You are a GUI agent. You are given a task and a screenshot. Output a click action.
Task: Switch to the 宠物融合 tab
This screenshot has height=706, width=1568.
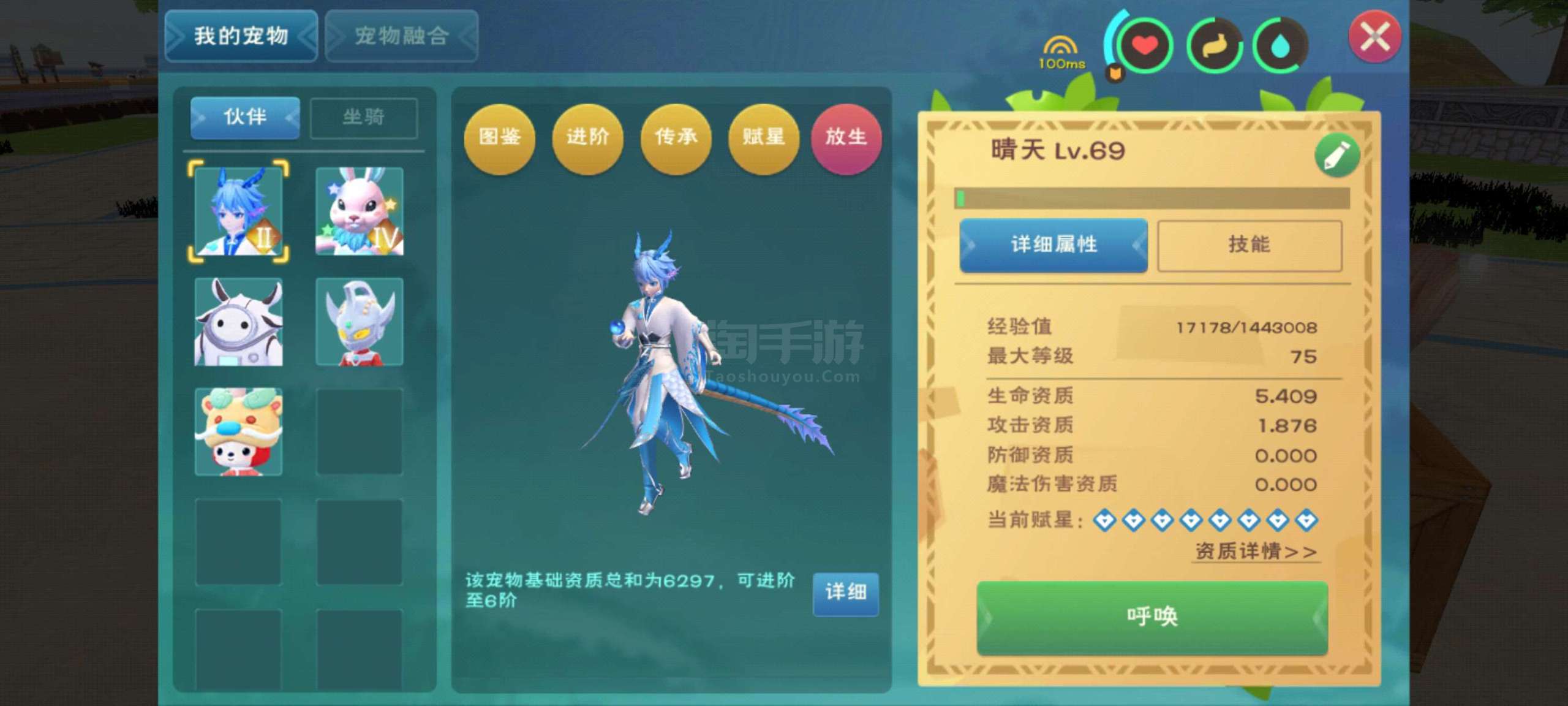(x=401, y=36)
